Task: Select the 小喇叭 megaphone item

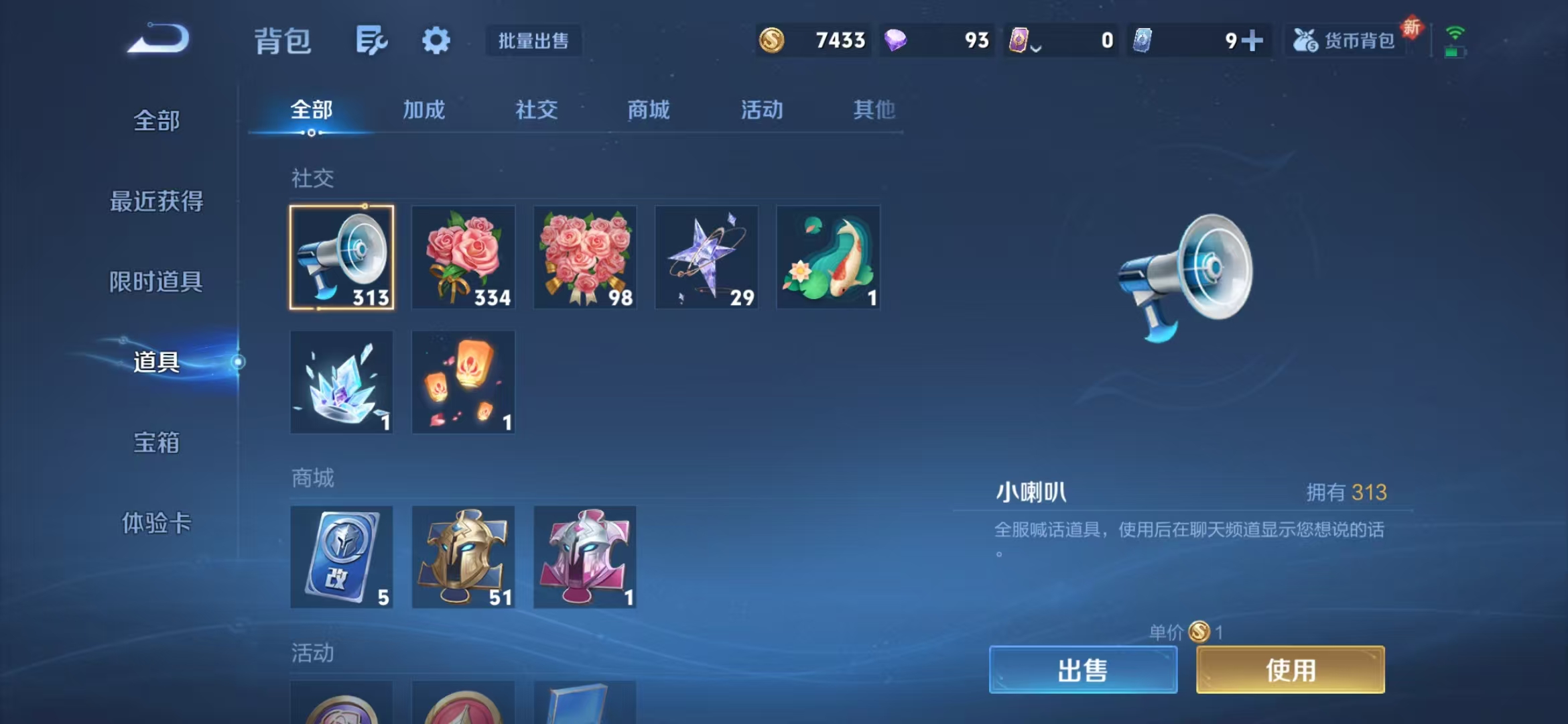Action: tap(342, 258)
